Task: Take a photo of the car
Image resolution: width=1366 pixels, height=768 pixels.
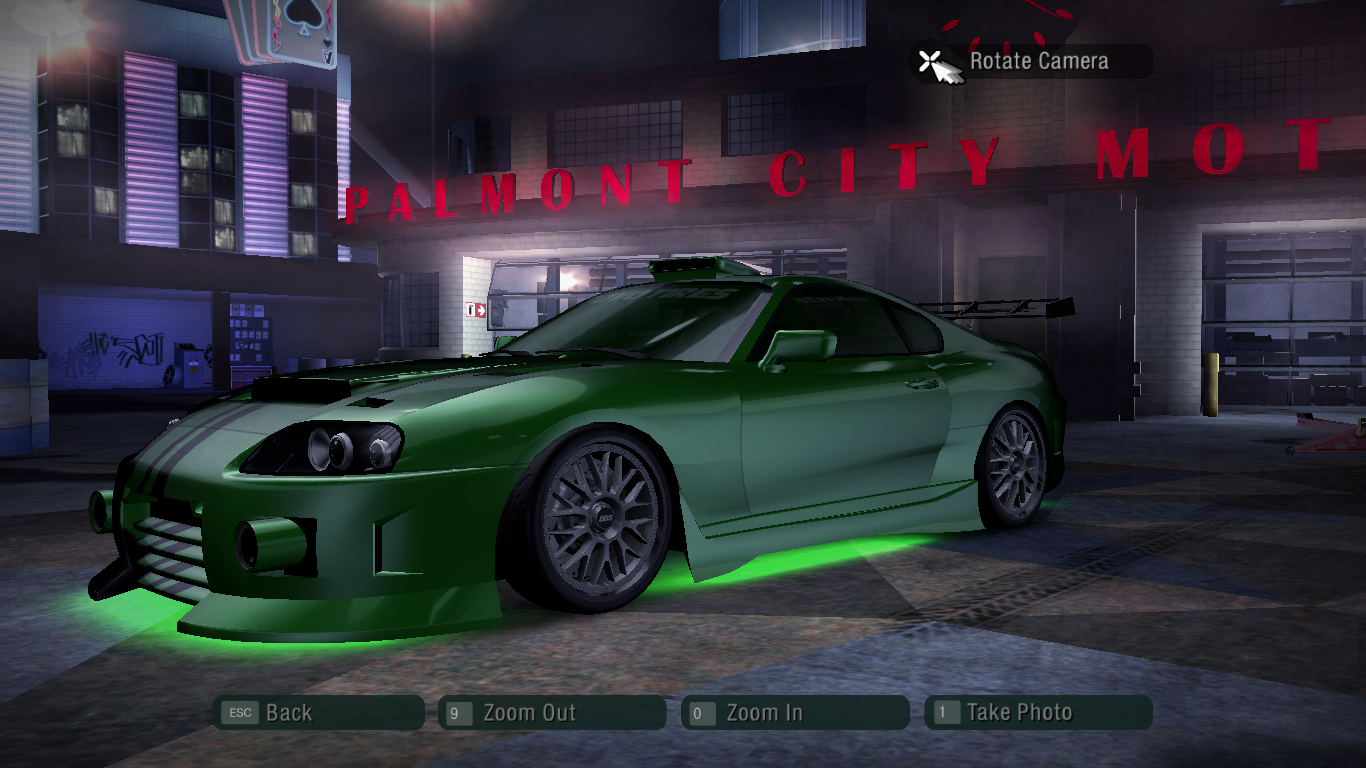Action: (x=1038, y=713)
